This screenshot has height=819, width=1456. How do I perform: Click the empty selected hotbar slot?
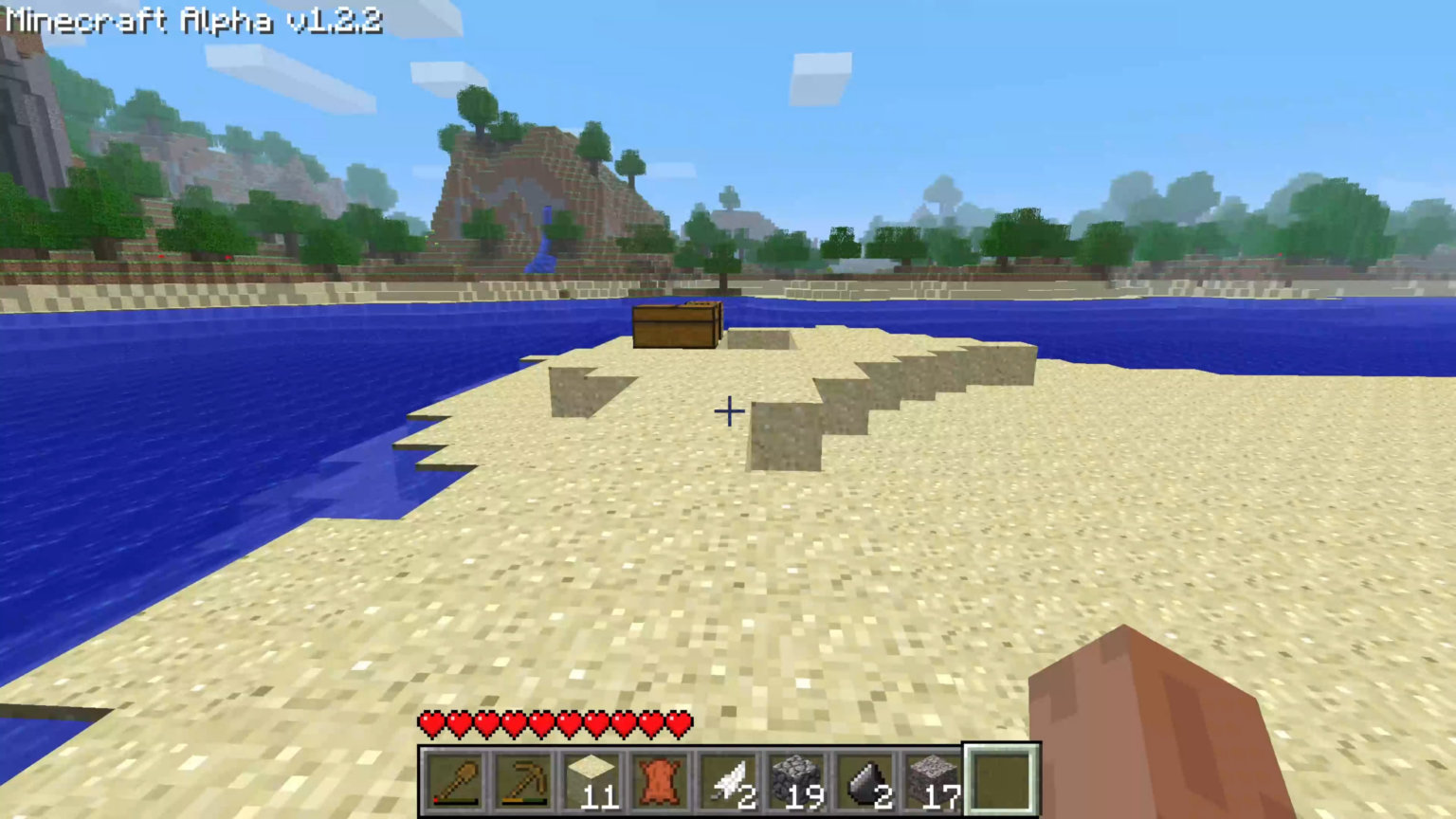pyautogui.click(x=1003, y=777)
